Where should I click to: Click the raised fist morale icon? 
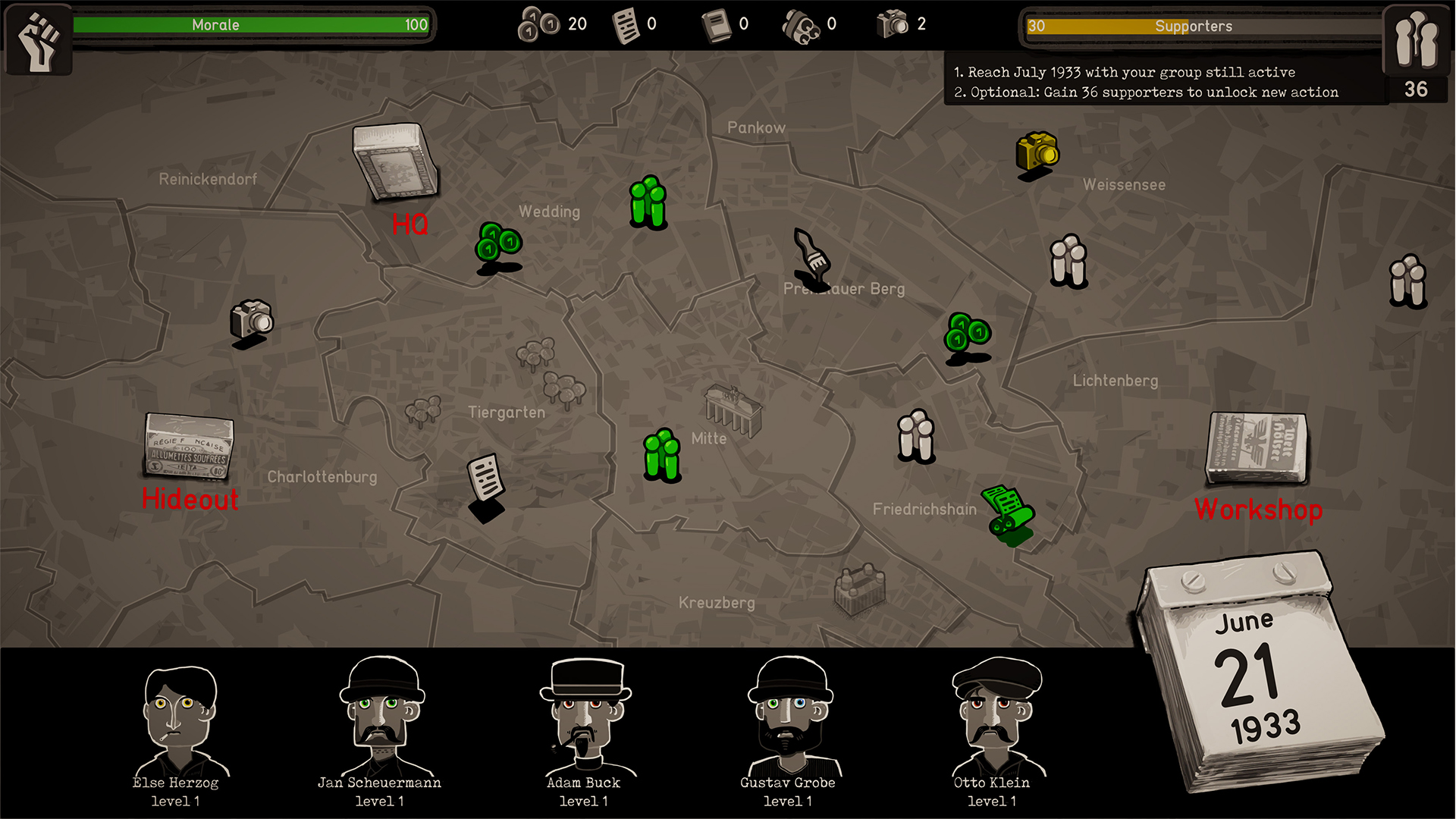(39, 39)
